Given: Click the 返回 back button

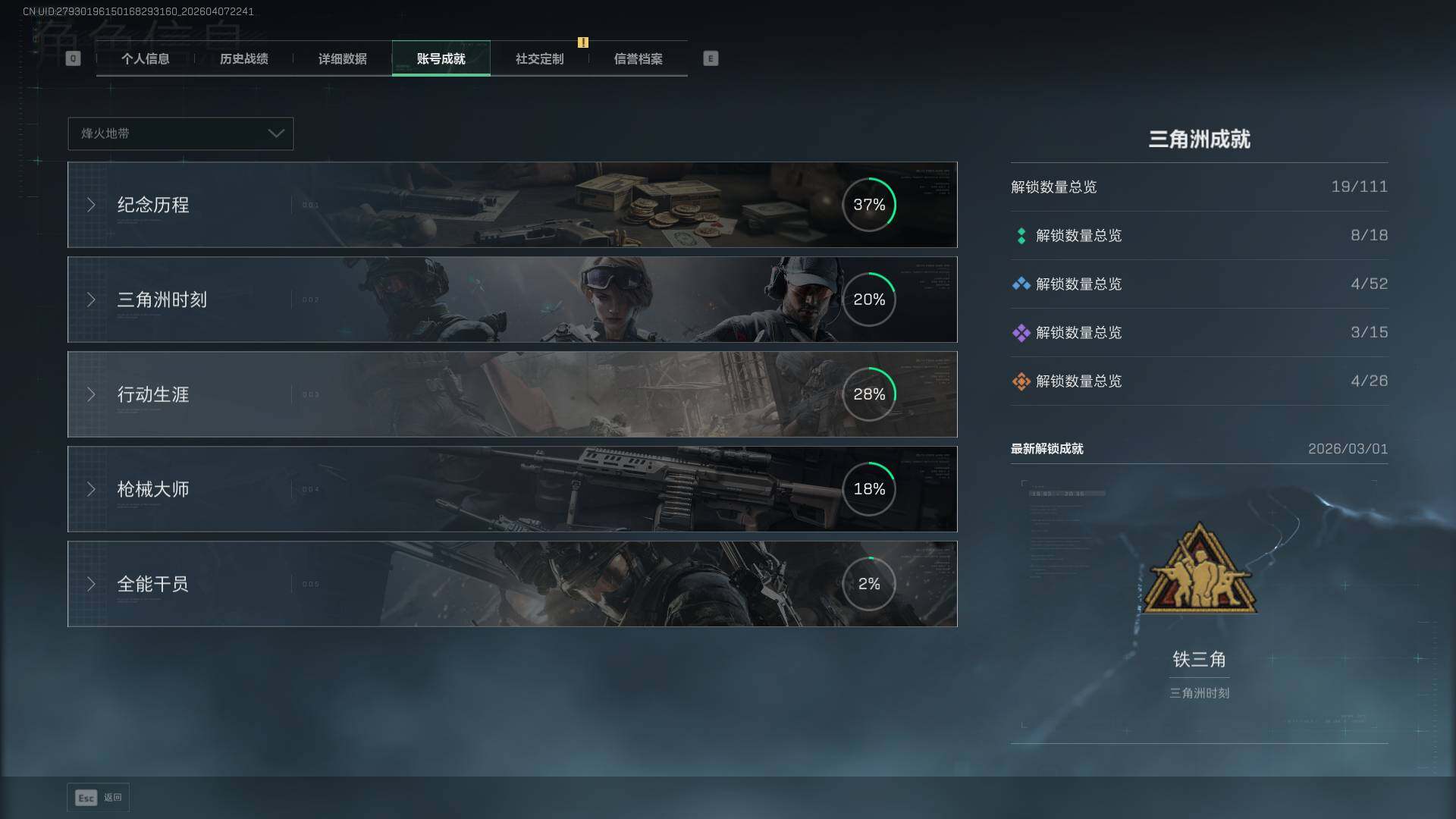Looking at the screenshot, I should pos(98,798).
